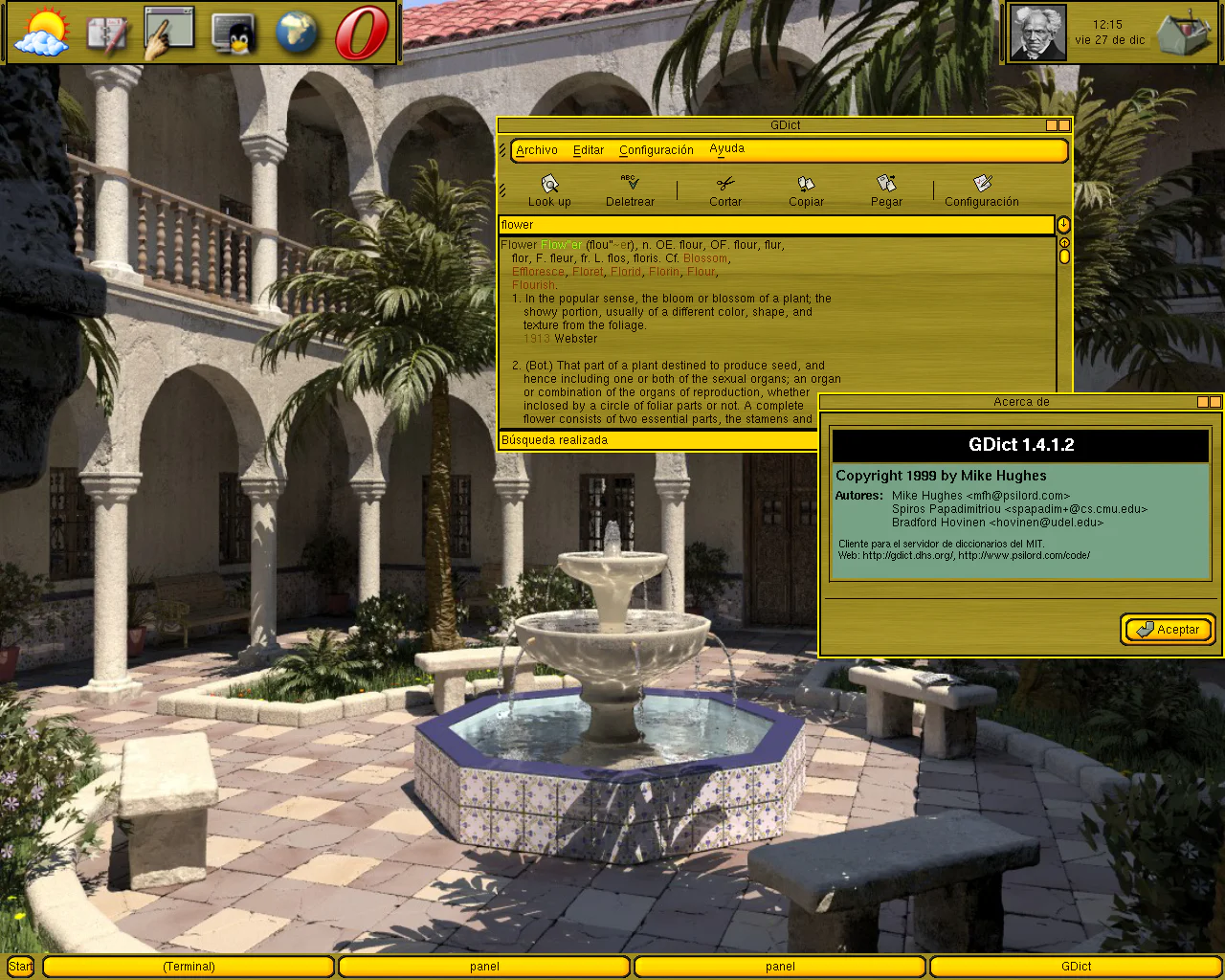The image size is (1225, 980).
Task: Click the Look up toolbar button
Action: tap(549, 189)
